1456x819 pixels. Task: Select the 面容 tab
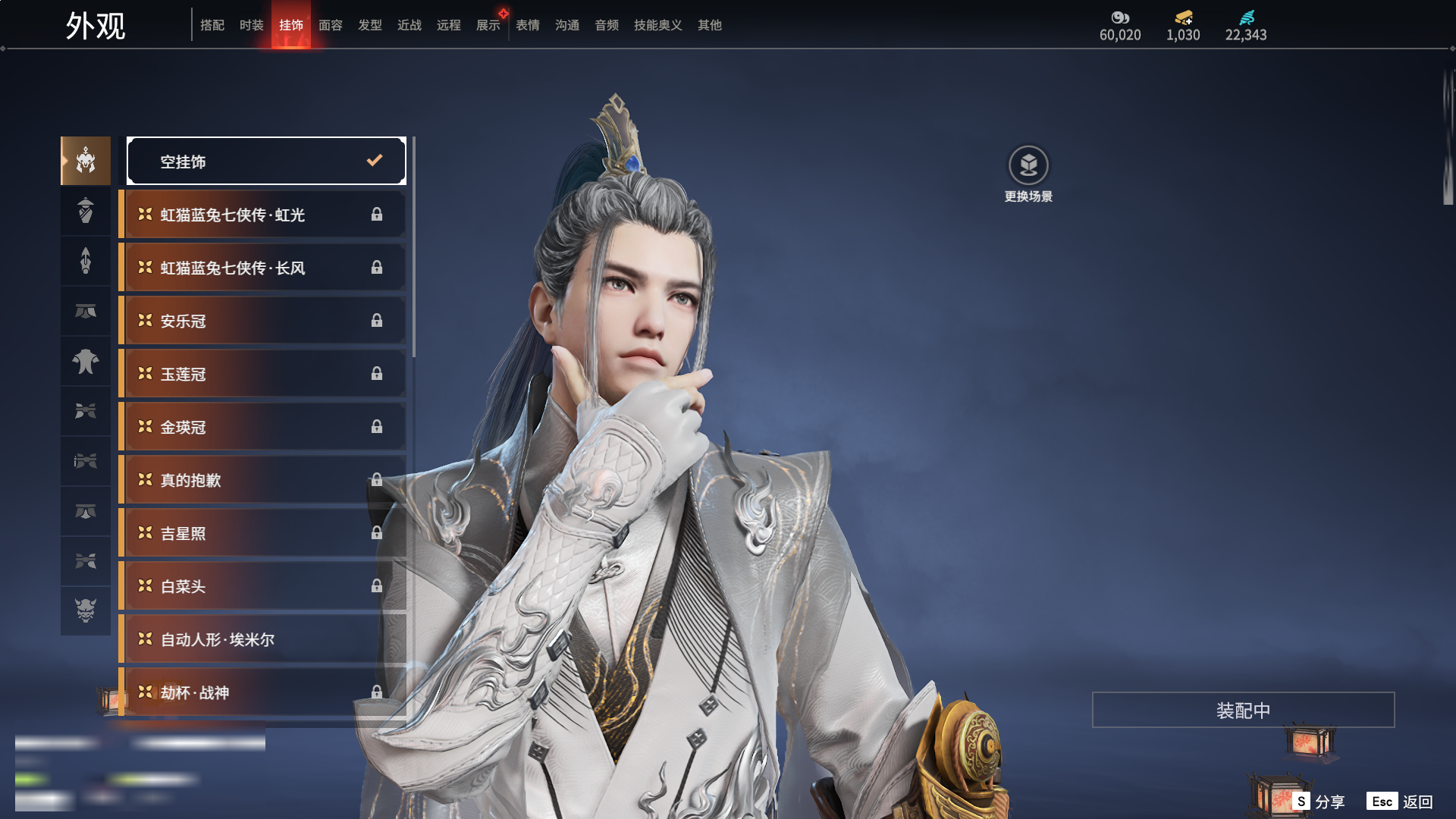click(x=330, y=25)
